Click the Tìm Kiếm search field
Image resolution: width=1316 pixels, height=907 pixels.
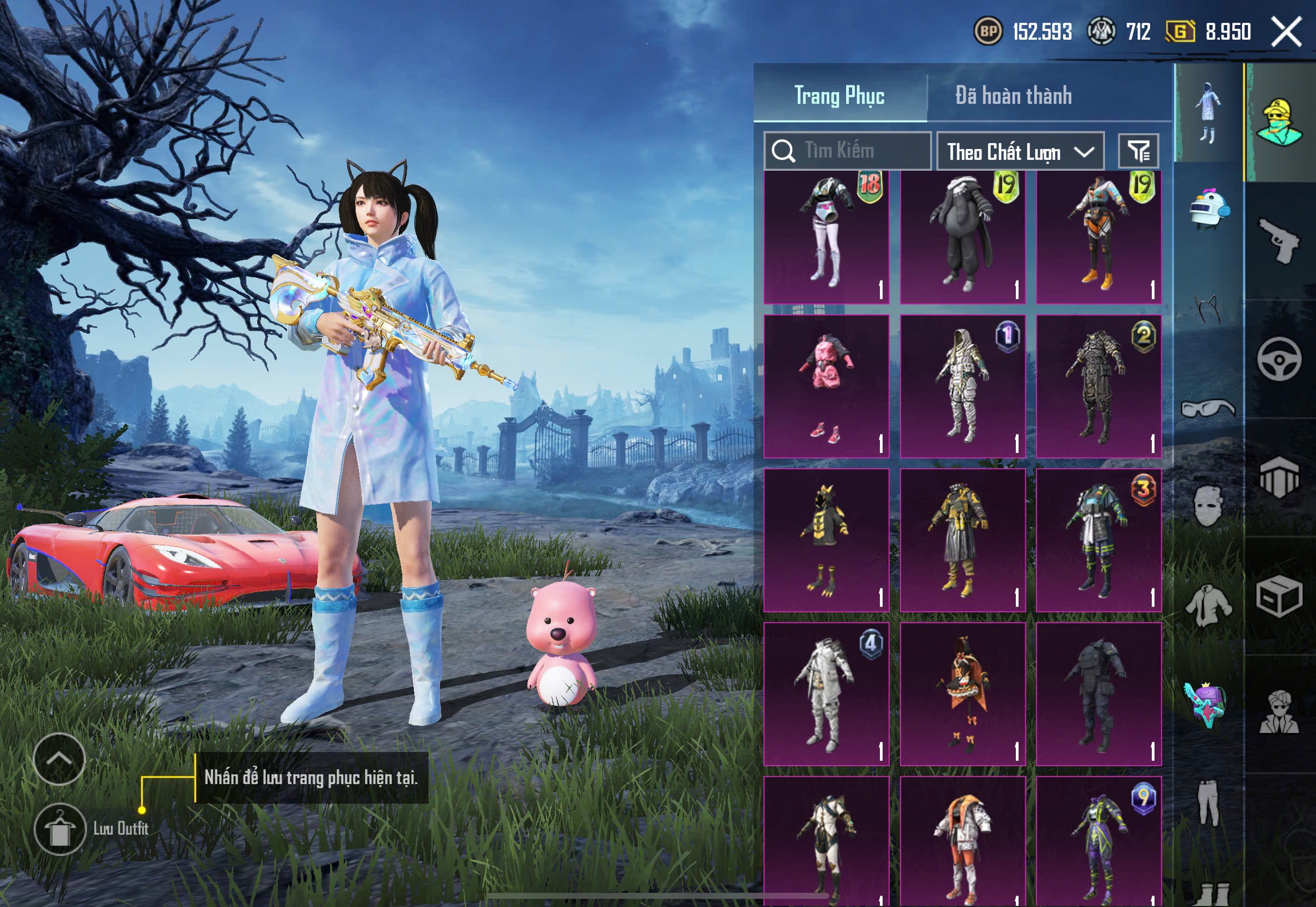(x=848, y=151)
